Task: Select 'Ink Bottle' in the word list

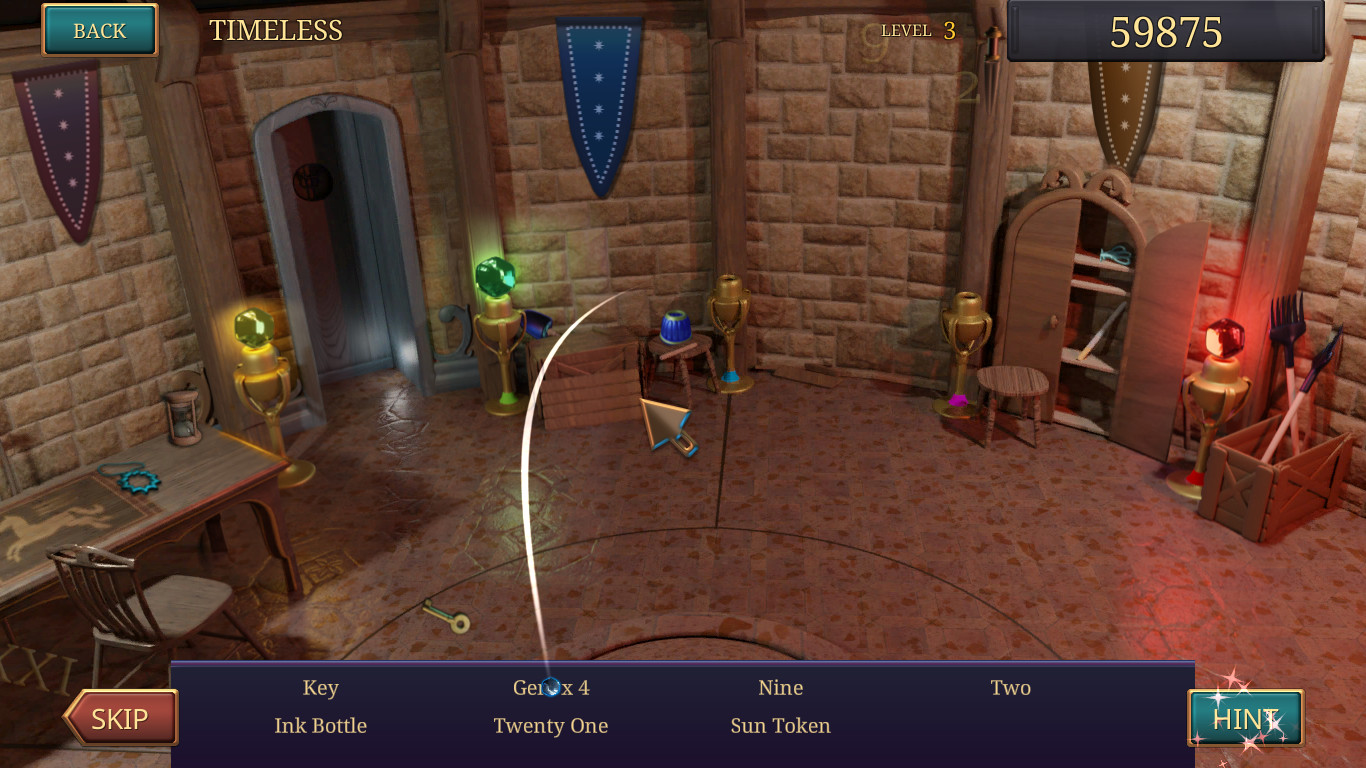Action: click(x=322, y=726)
